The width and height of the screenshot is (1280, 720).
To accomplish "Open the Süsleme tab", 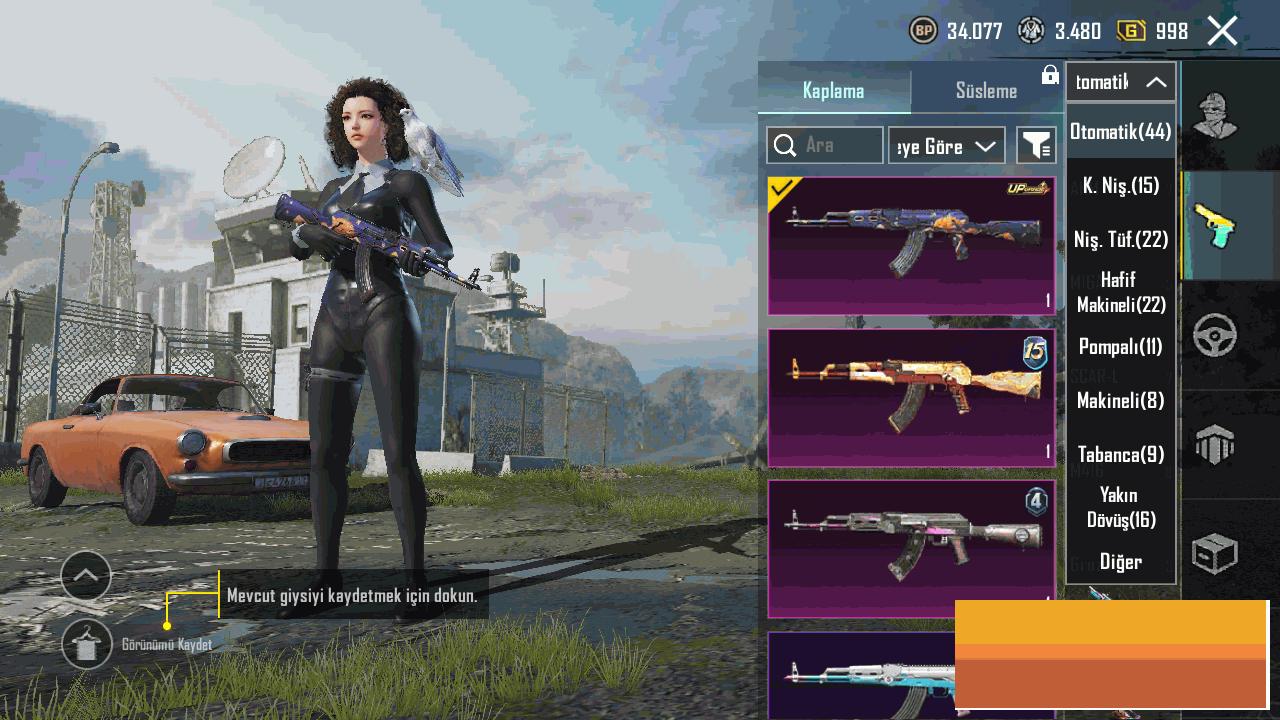I will click(986, 90).
